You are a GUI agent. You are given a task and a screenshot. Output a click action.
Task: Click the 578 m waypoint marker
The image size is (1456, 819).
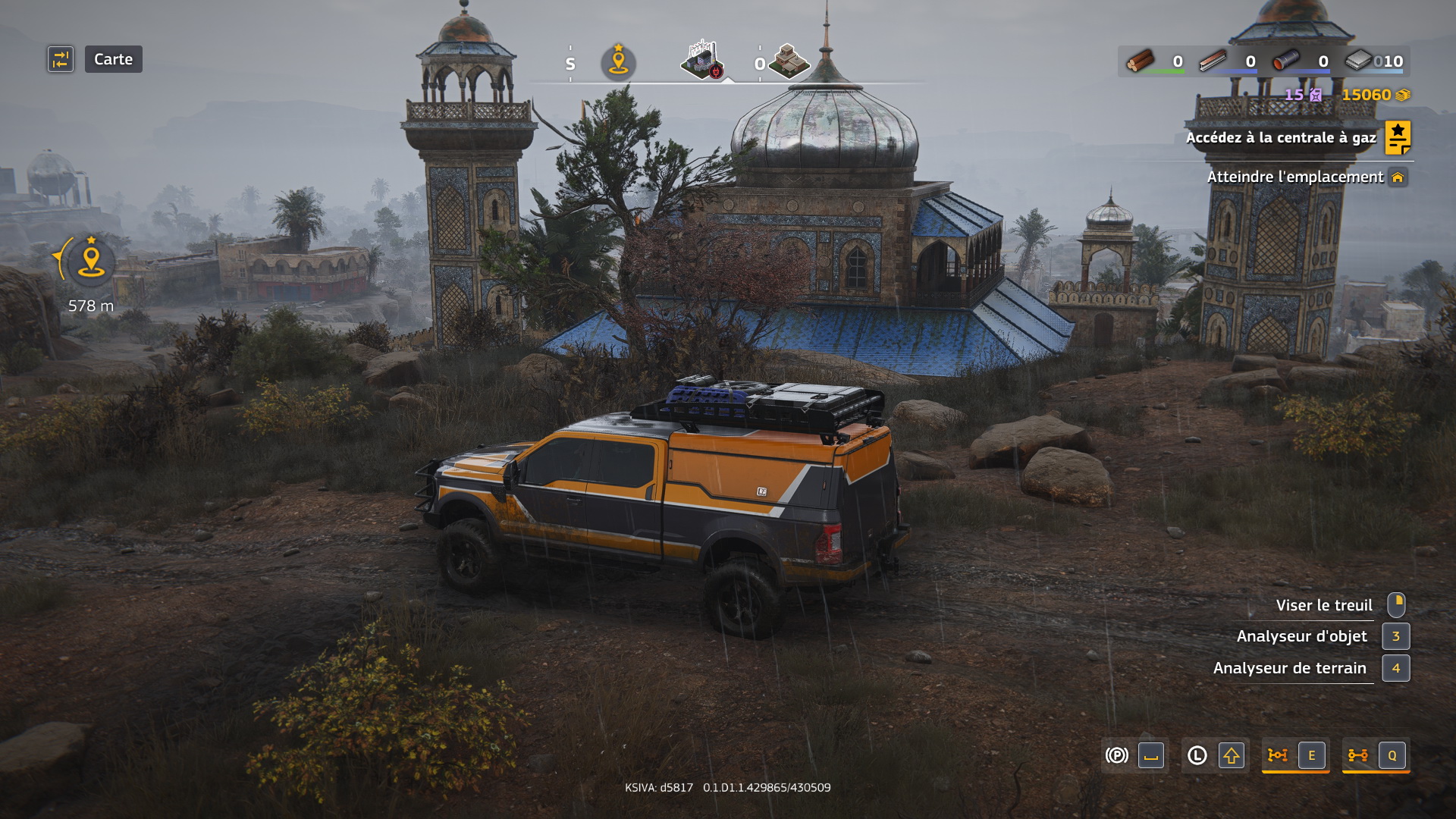tap(91, 262)
